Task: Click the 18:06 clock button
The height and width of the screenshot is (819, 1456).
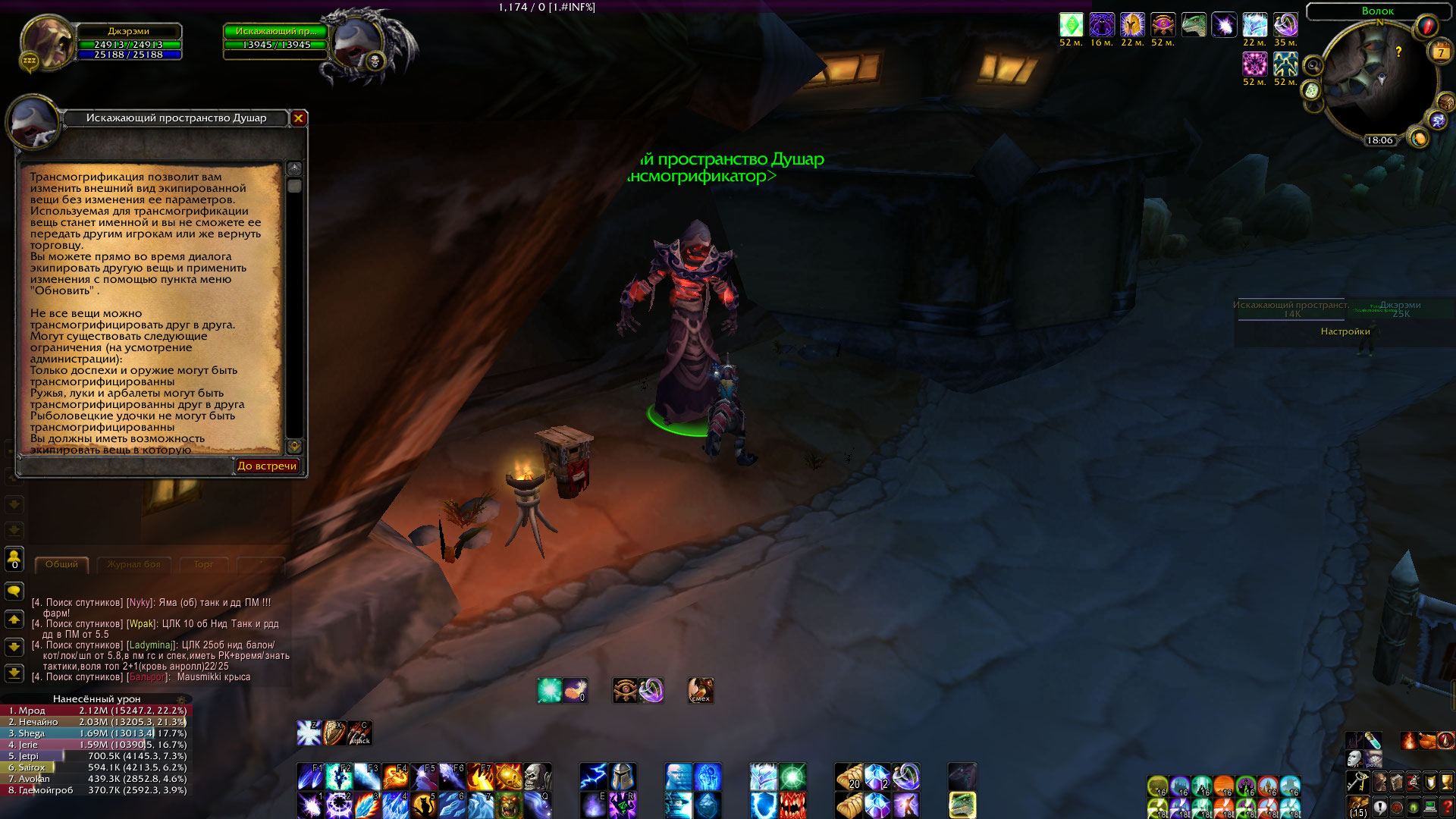Action: click(x=1379, y=140)
